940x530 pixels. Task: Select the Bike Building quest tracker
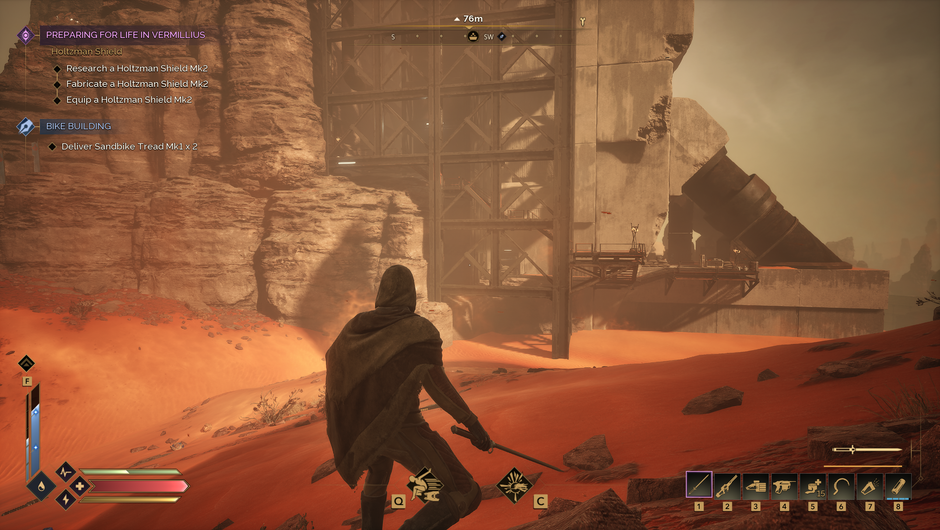click(78, 126)
